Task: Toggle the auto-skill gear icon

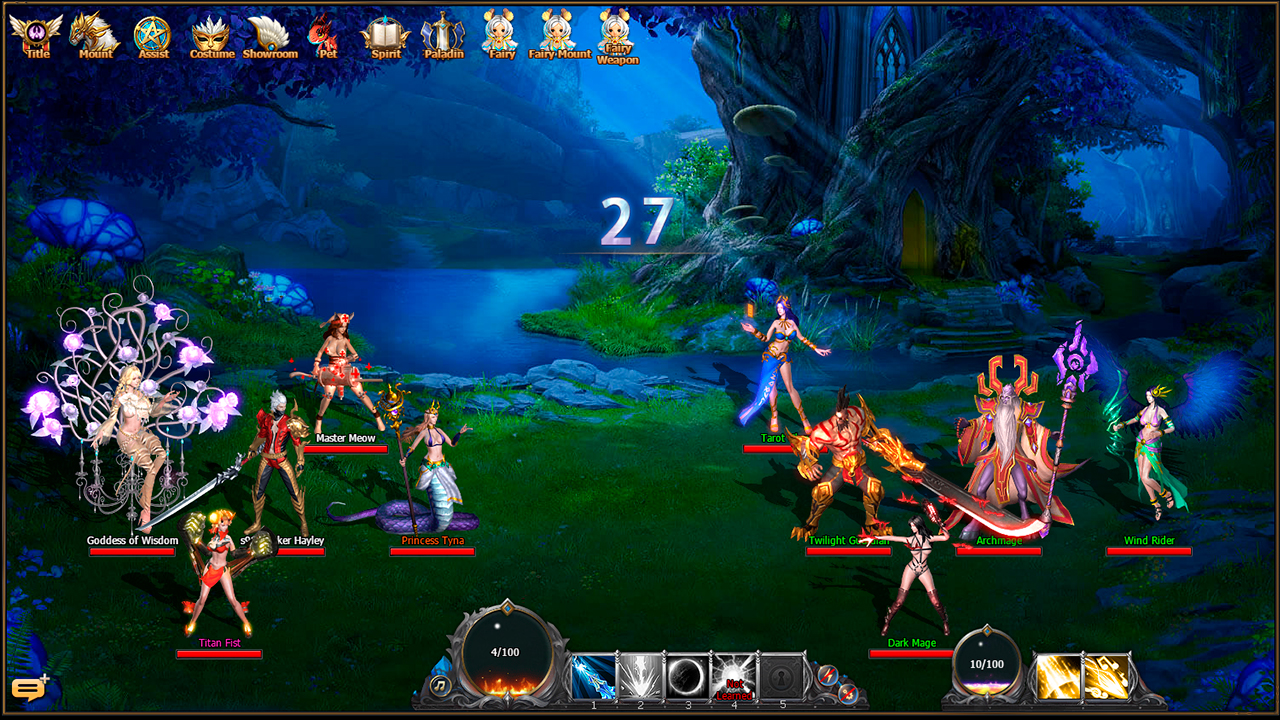Action: pos(849,693)
